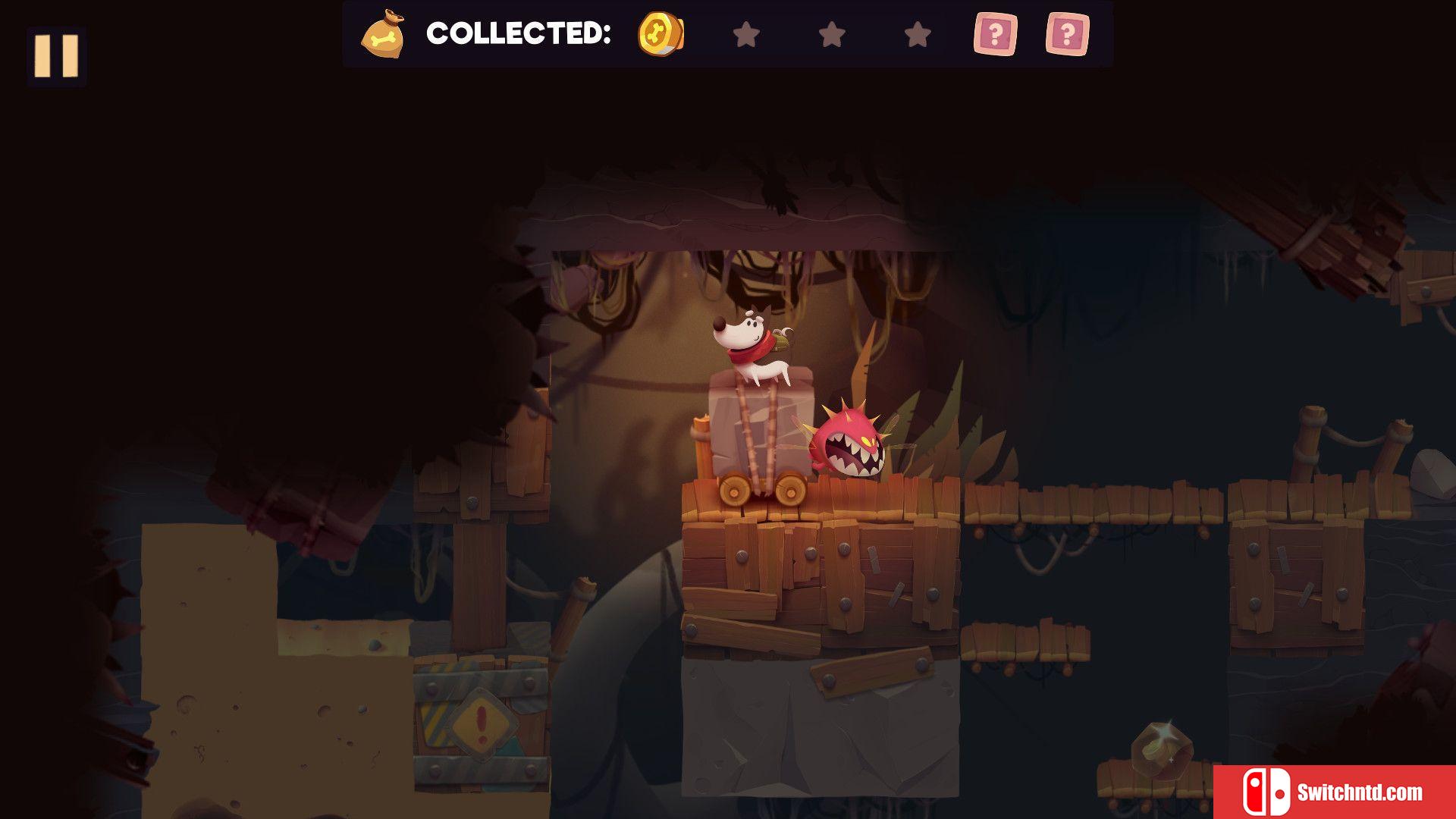Image resolution: width=1456 pixels, height=819 pixels.
Task: Pause the game with the pause button
Action: (57, 55)
